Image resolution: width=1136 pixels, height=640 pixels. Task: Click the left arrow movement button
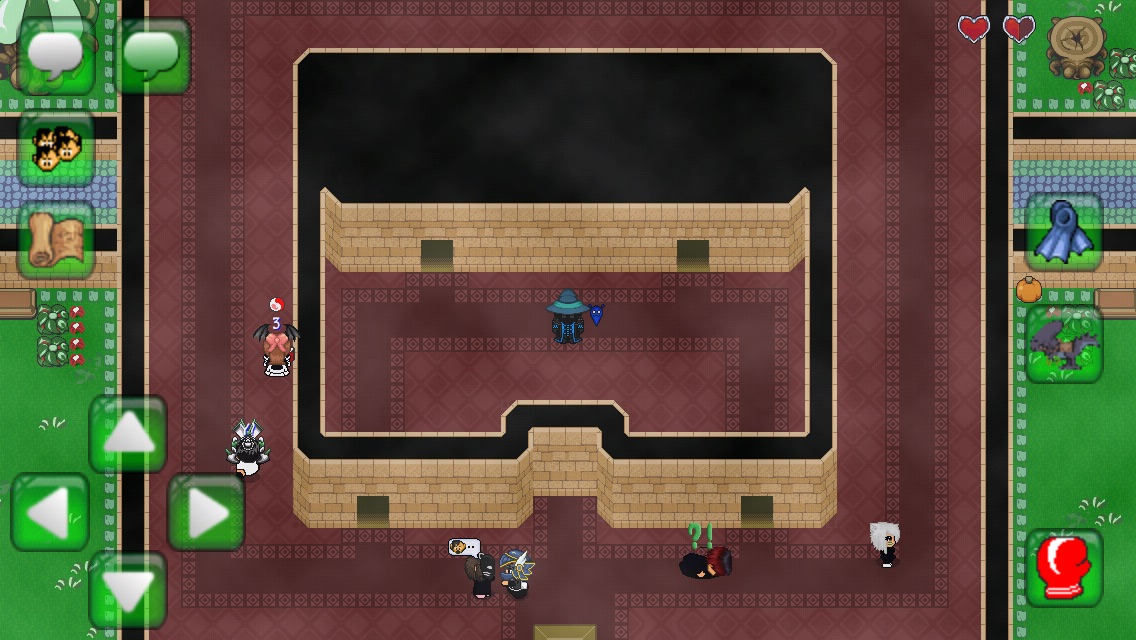(50, 512)
